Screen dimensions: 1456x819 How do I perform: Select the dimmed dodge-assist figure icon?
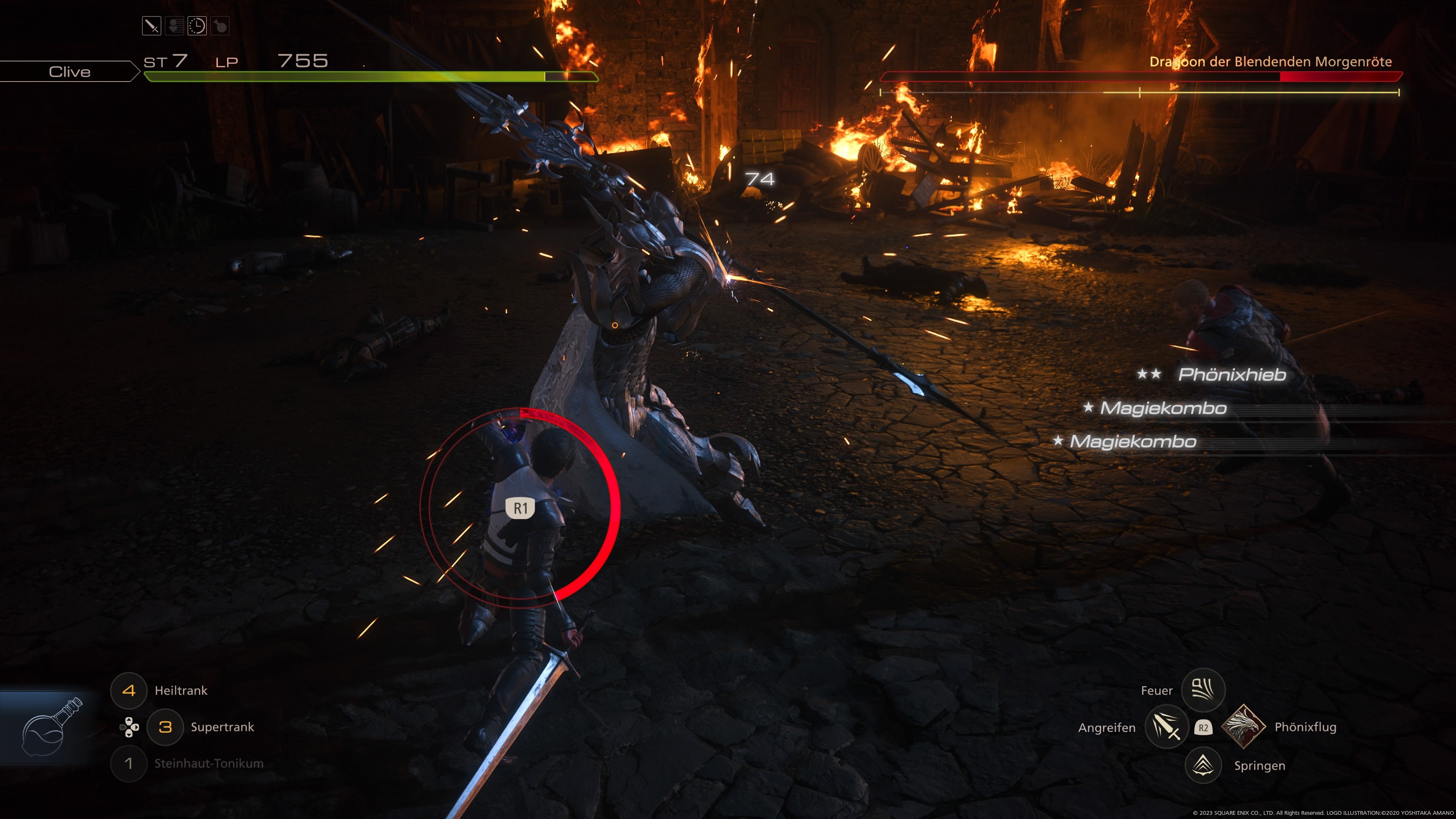click(x=174, y=26)
